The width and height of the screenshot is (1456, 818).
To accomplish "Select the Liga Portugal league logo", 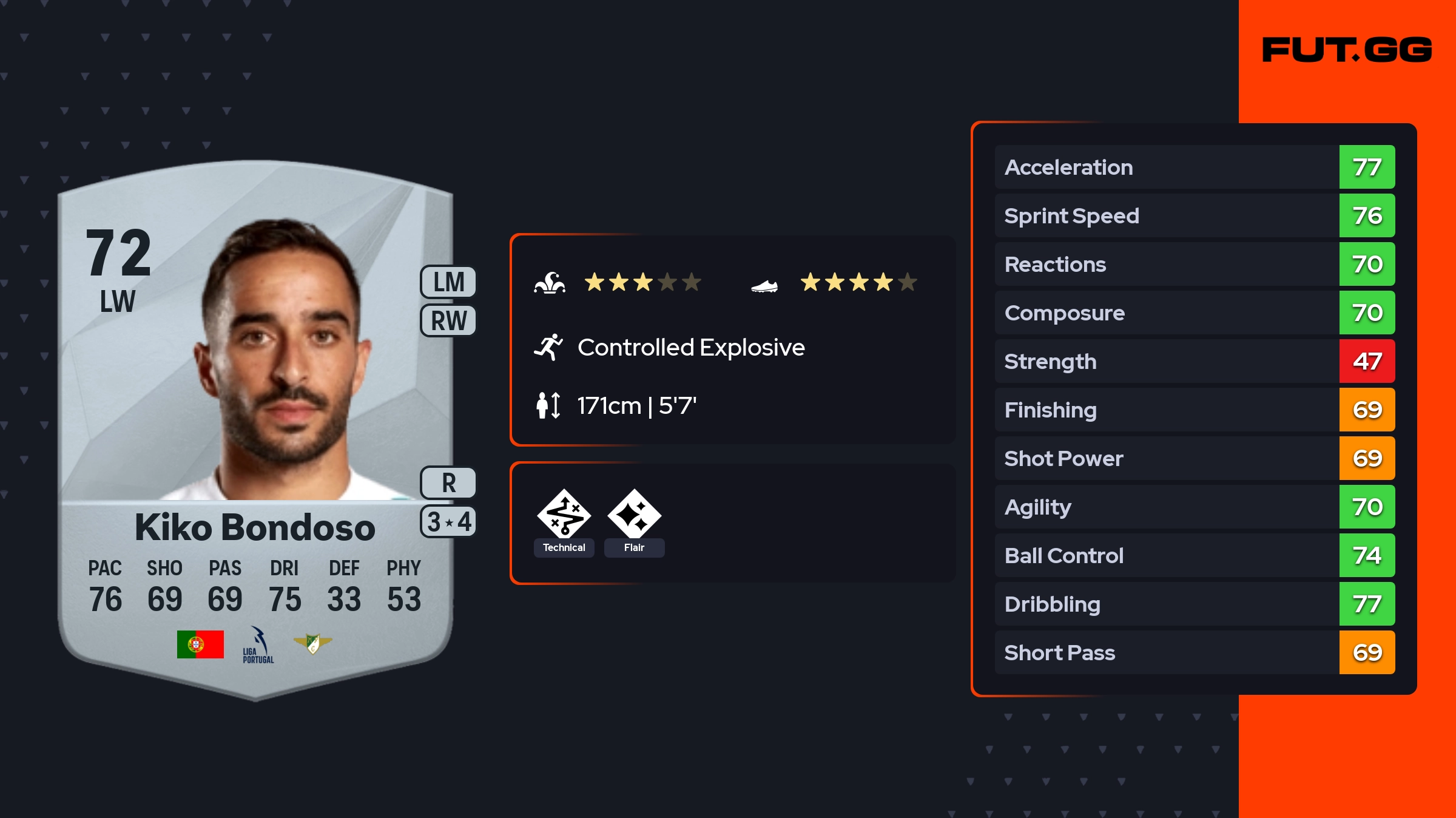I will [258, 645].
